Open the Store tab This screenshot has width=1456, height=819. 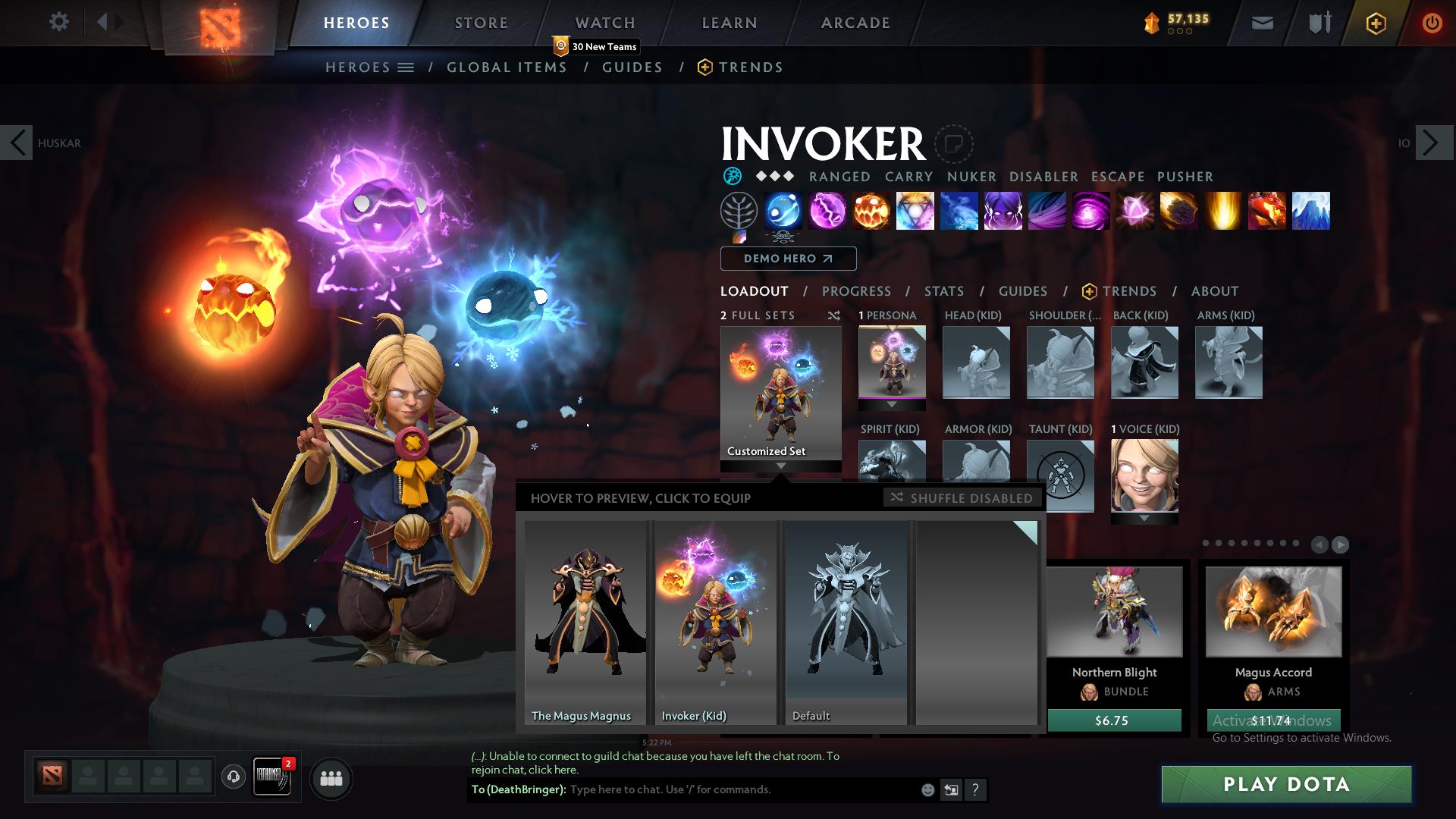481,23
